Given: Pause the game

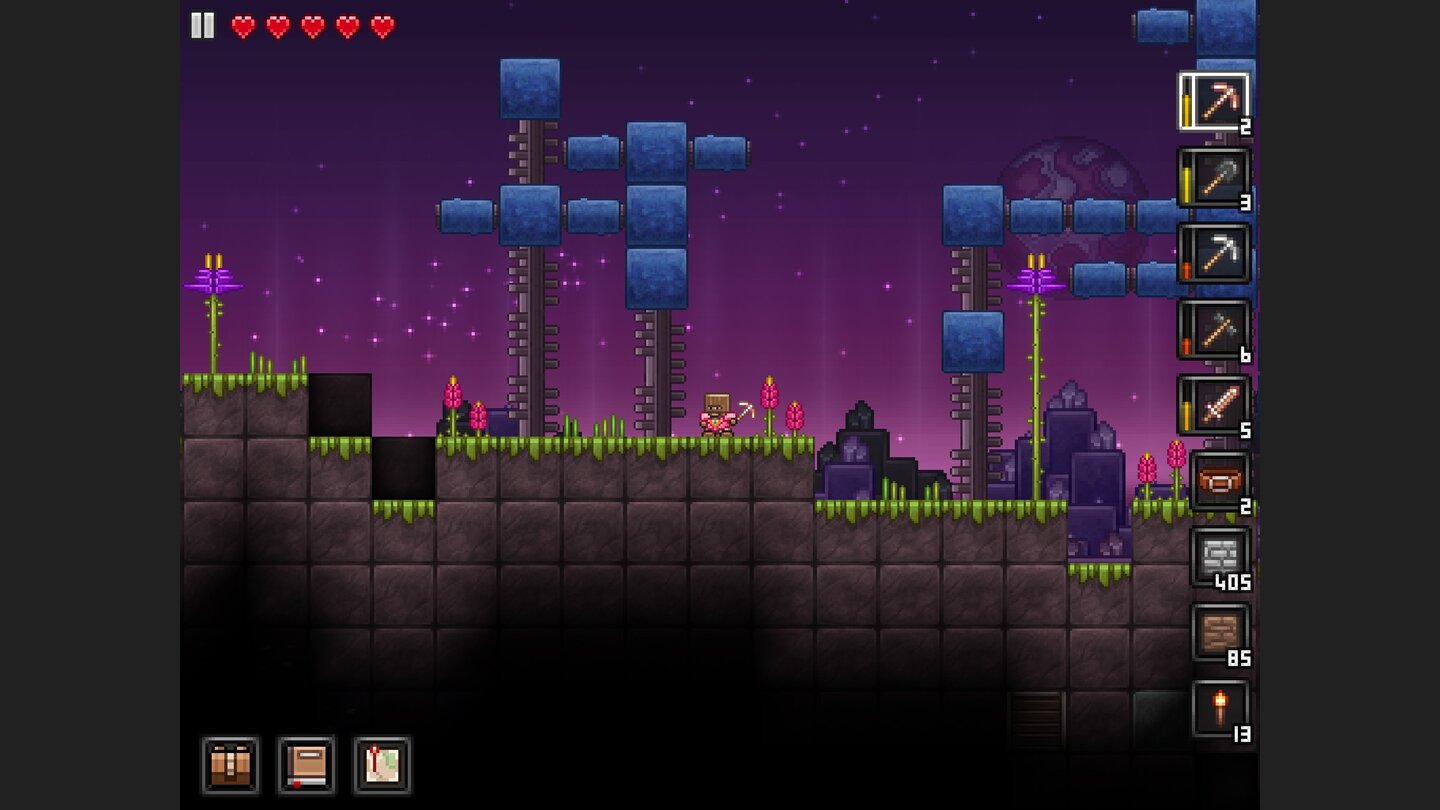Looking at the screenshot, I should pyautogui.click(x=203, y=26).
